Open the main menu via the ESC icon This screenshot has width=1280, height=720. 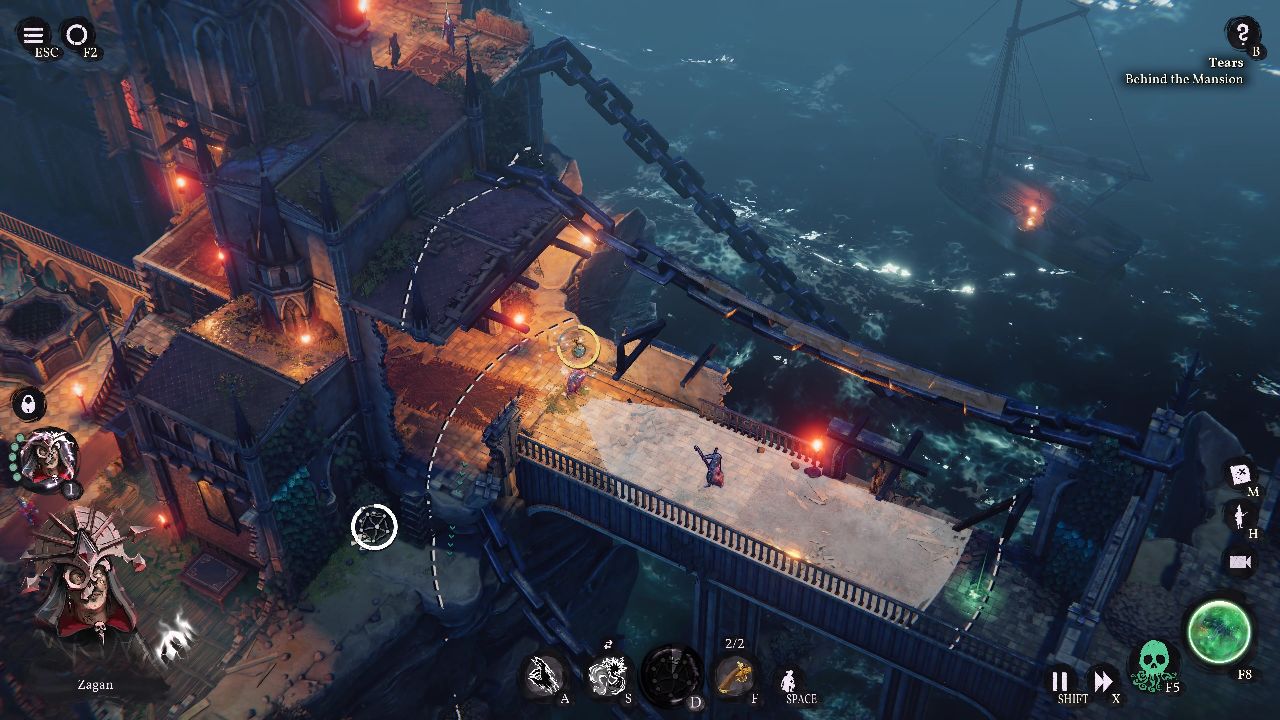click(x=33, y=33)
